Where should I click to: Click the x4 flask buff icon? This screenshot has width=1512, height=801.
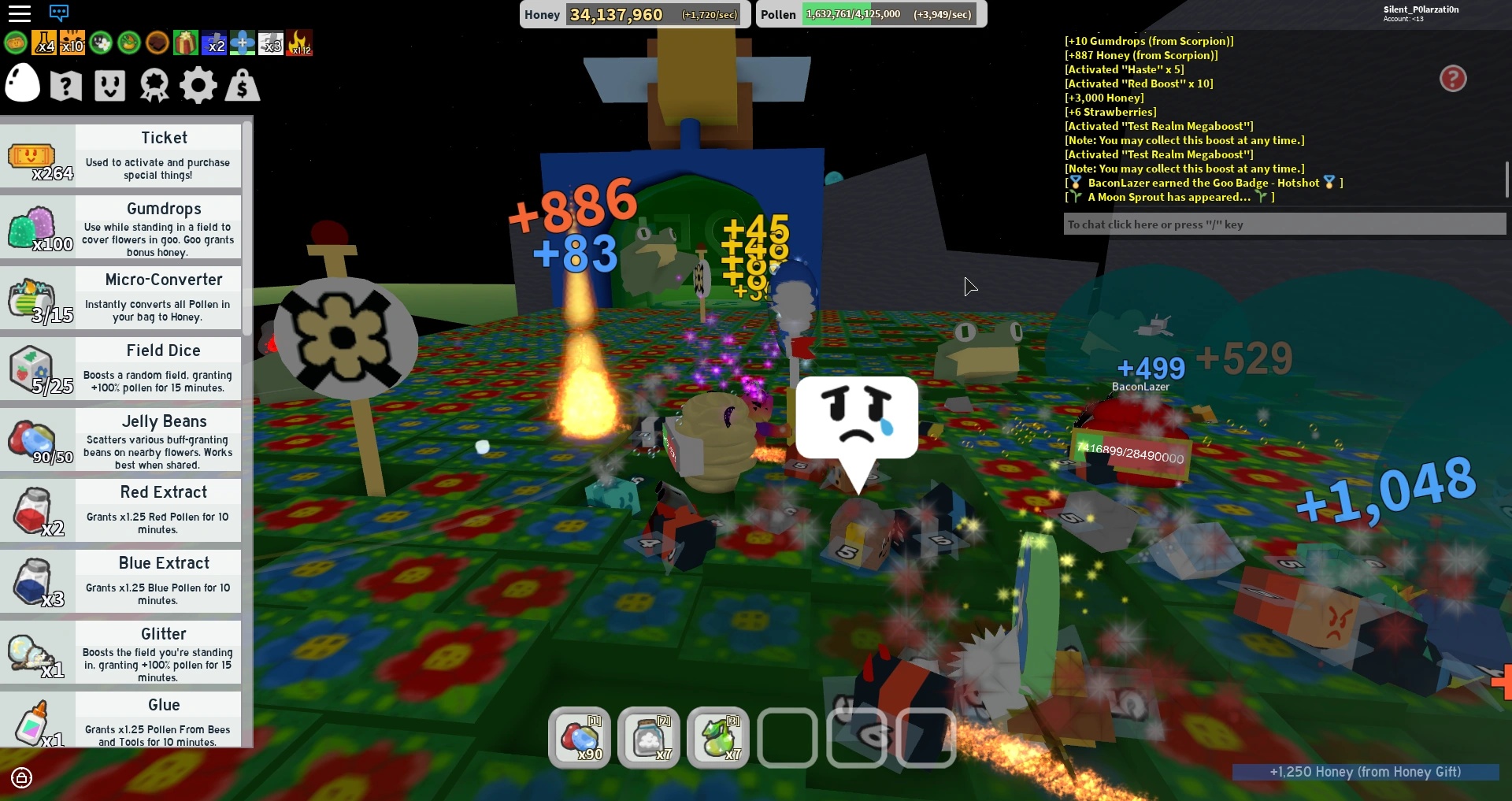point(44,43)
